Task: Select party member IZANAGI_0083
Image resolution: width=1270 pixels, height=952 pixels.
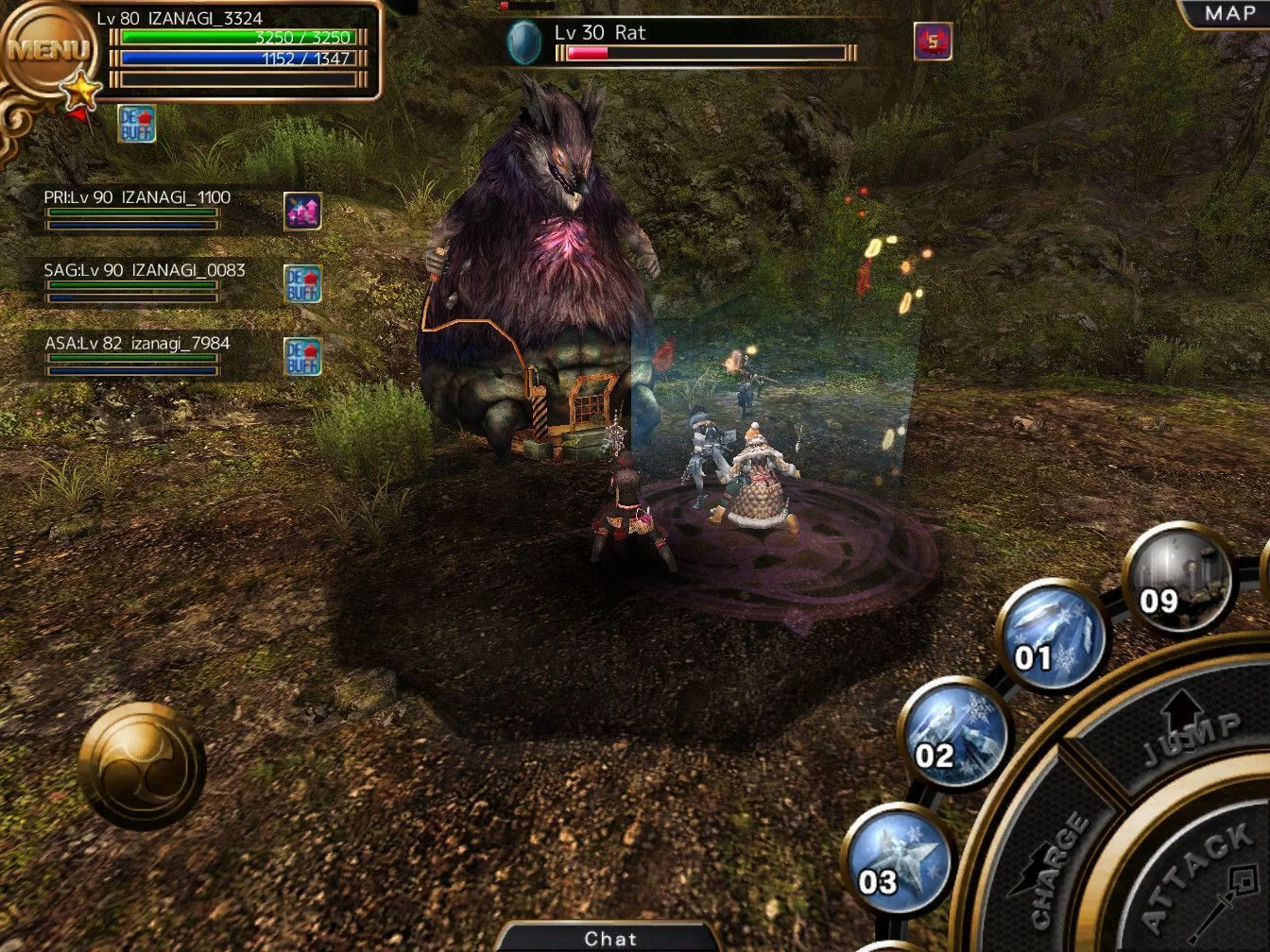Action: (x=144, y=280)
